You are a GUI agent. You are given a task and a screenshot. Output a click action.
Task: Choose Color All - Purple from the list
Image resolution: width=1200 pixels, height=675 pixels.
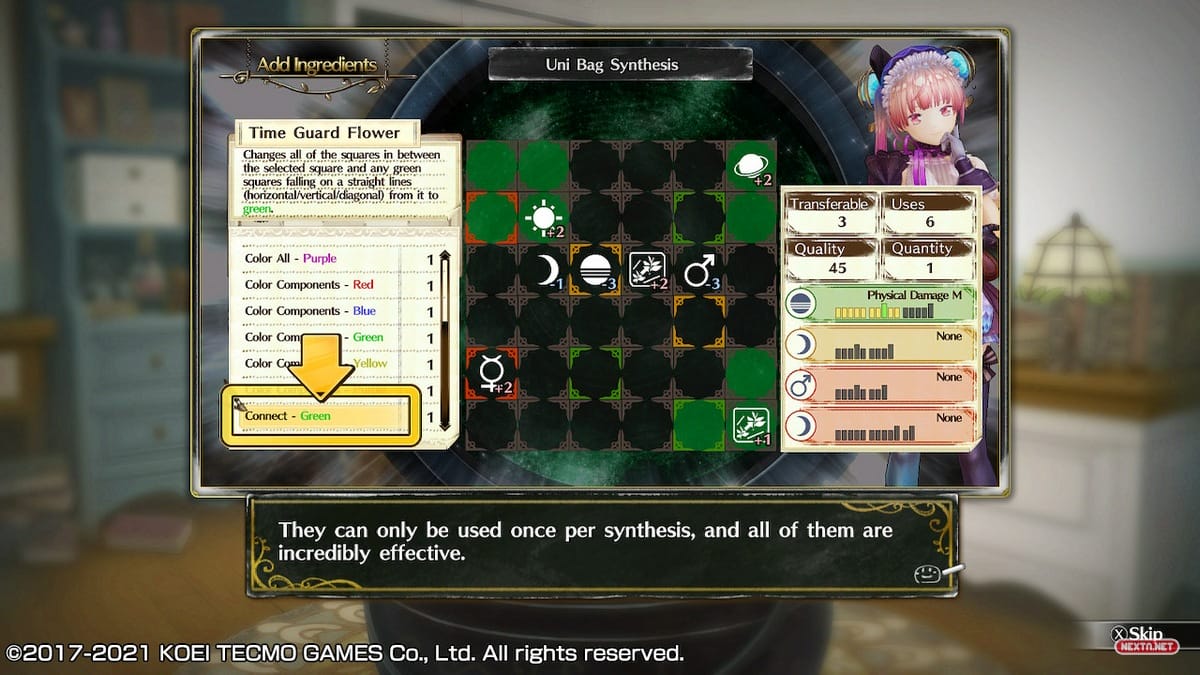(x=320, y=259)
